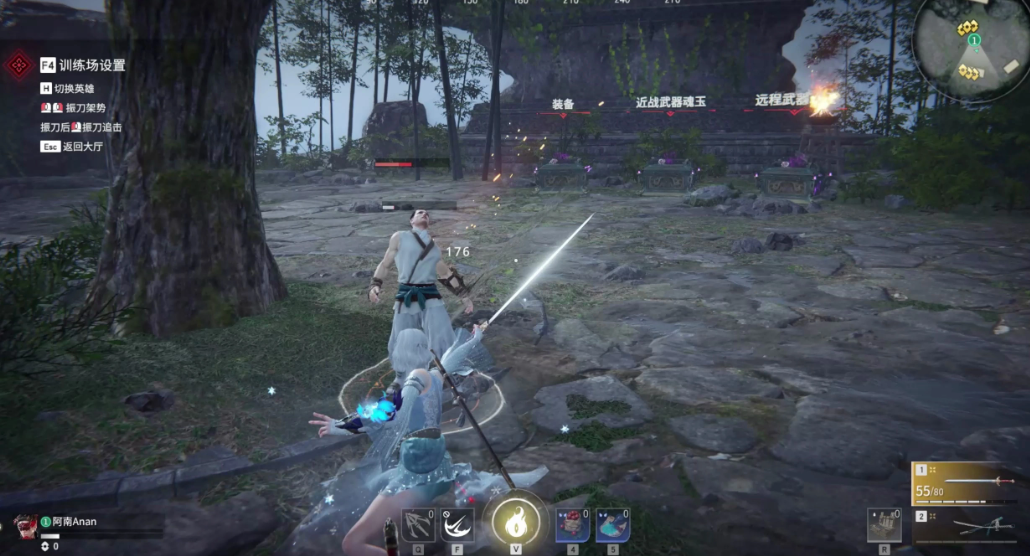This screenshot has width=1030, height=556.
Task: Use the blue armor powder item
Action: pos(612,525)
